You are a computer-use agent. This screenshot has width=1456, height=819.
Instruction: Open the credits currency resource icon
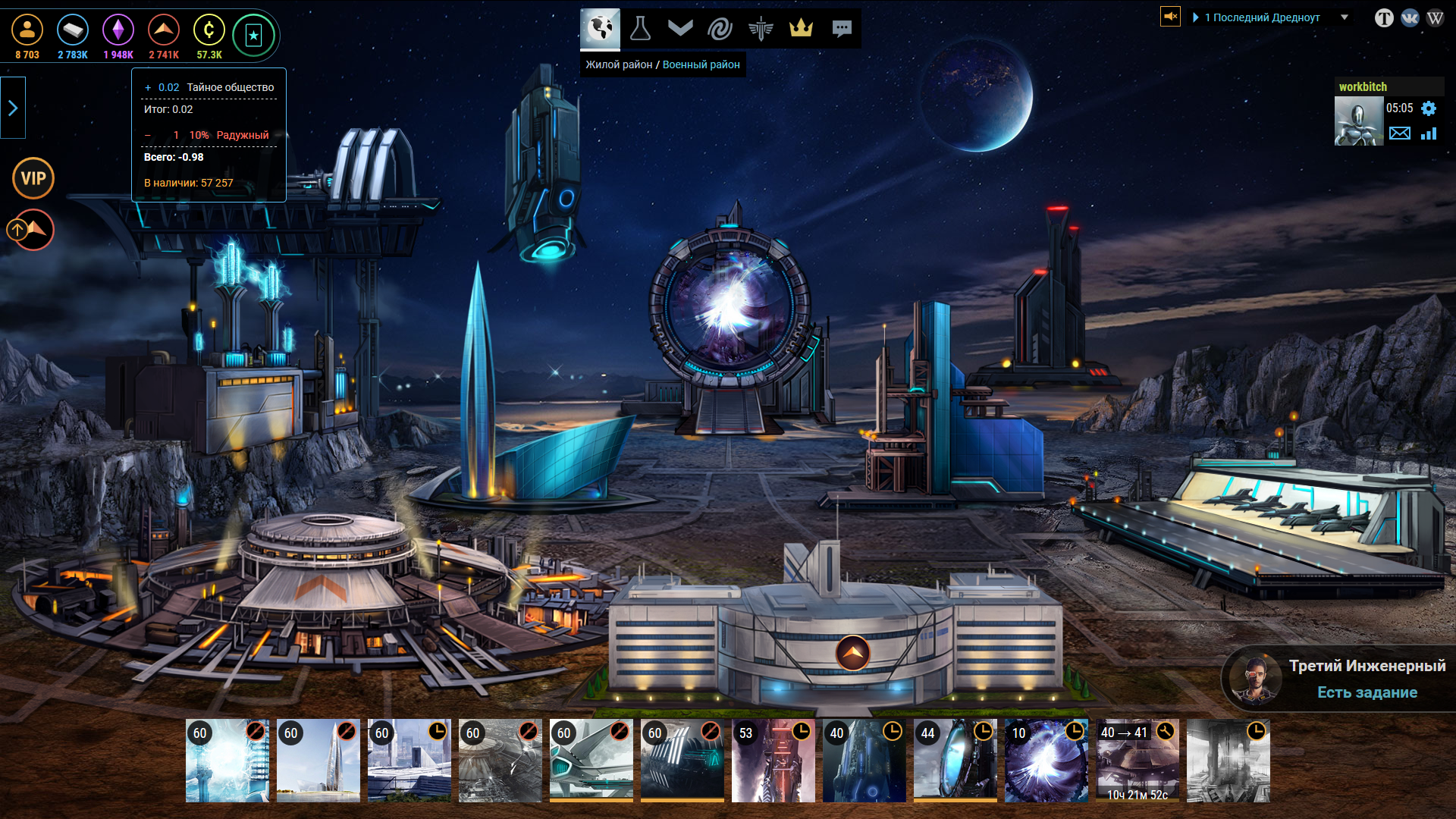point(209,31)
